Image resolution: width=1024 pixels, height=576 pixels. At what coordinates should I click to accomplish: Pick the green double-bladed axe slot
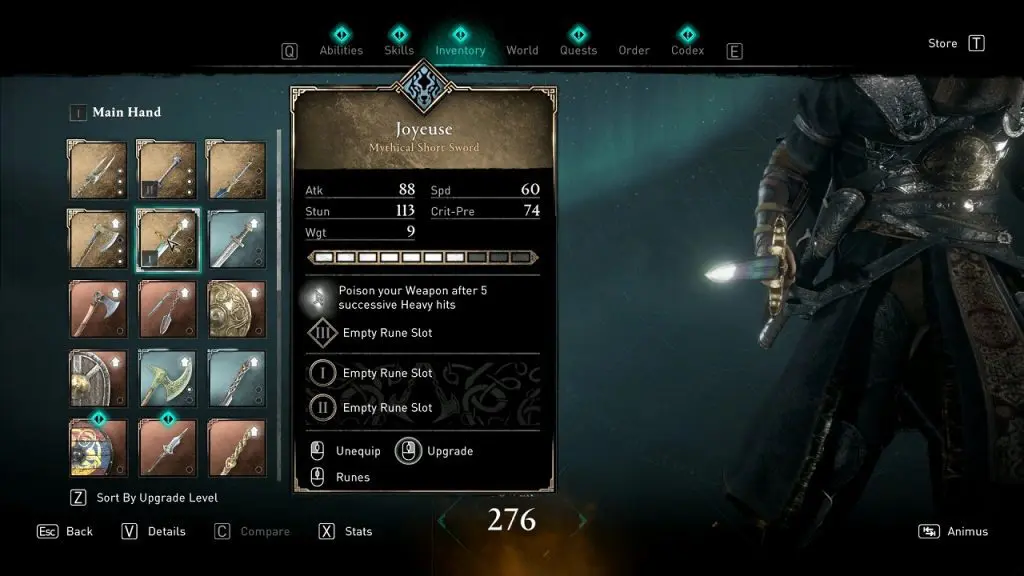pos(167,378)
